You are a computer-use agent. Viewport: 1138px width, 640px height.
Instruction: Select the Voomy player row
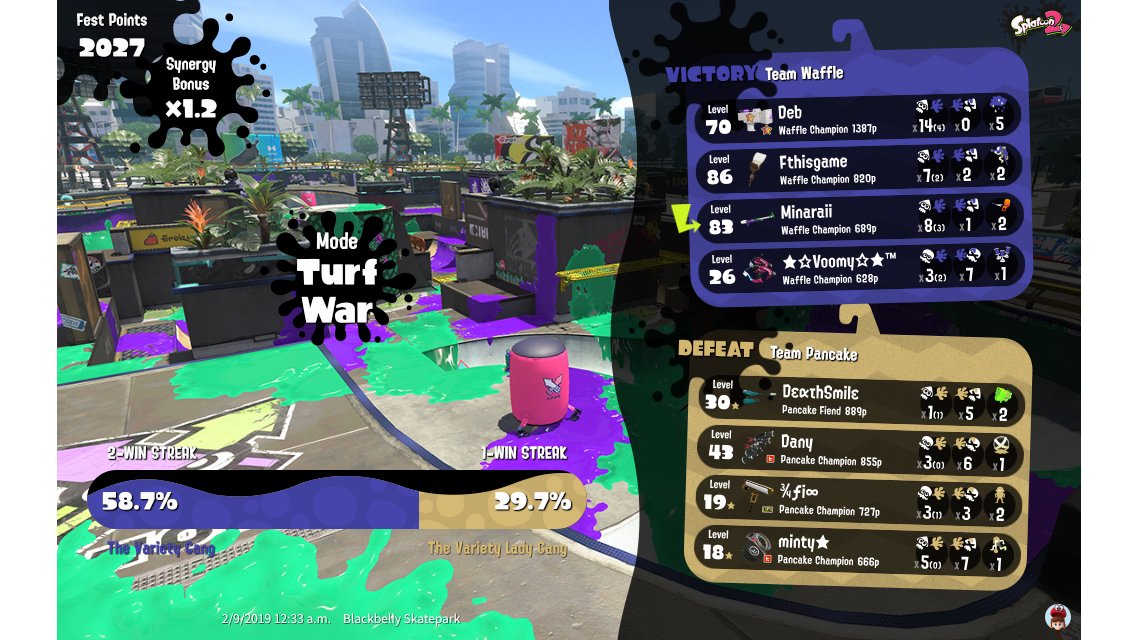[x=859, y=267]
